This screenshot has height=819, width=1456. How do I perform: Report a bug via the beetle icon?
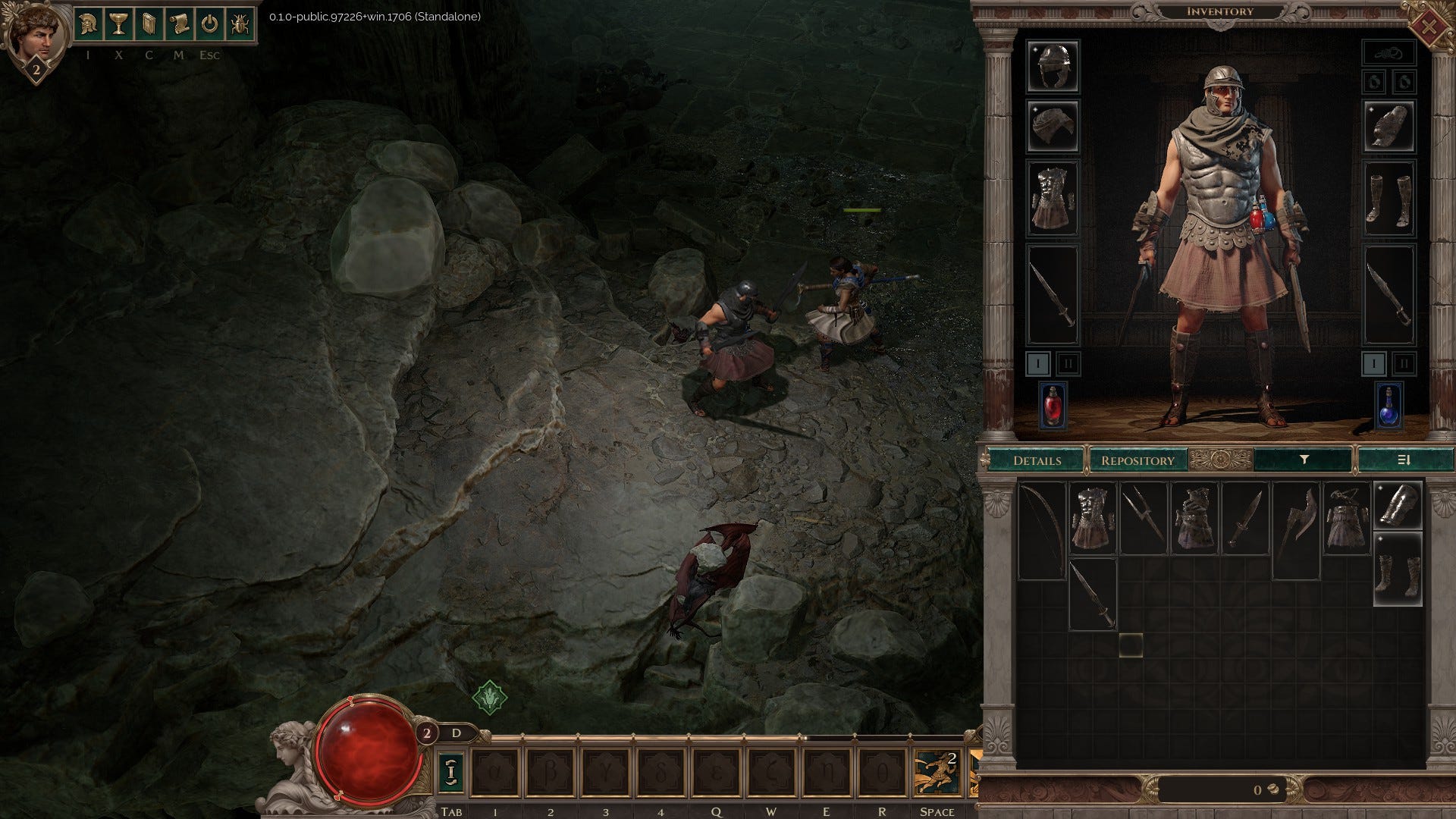pyautogui.click(x=240, y=25)
